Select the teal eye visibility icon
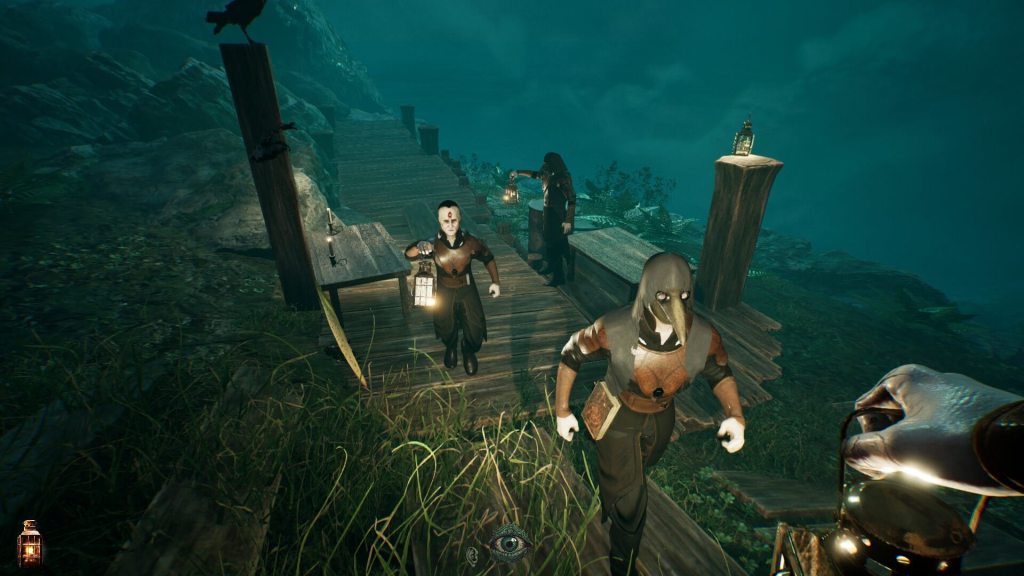Viewport: 1024px width, 576px height. [509, 543]
